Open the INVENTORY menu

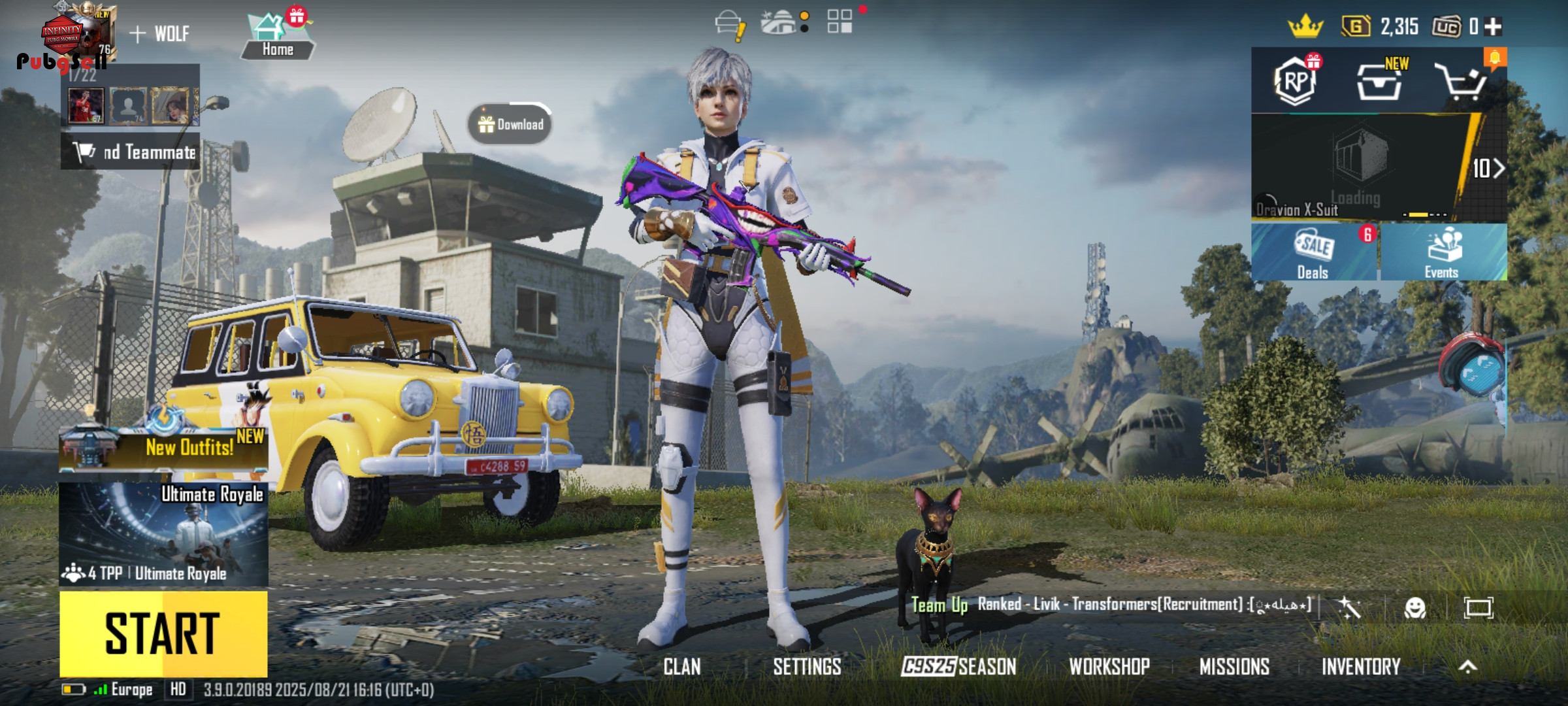click(x=1361, y=667)
